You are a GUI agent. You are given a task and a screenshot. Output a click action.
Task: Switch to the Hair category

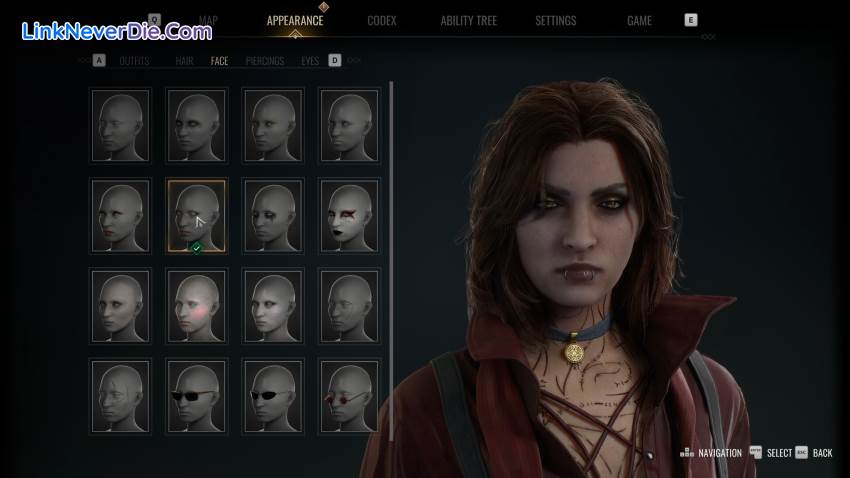[x=184, y=61]
